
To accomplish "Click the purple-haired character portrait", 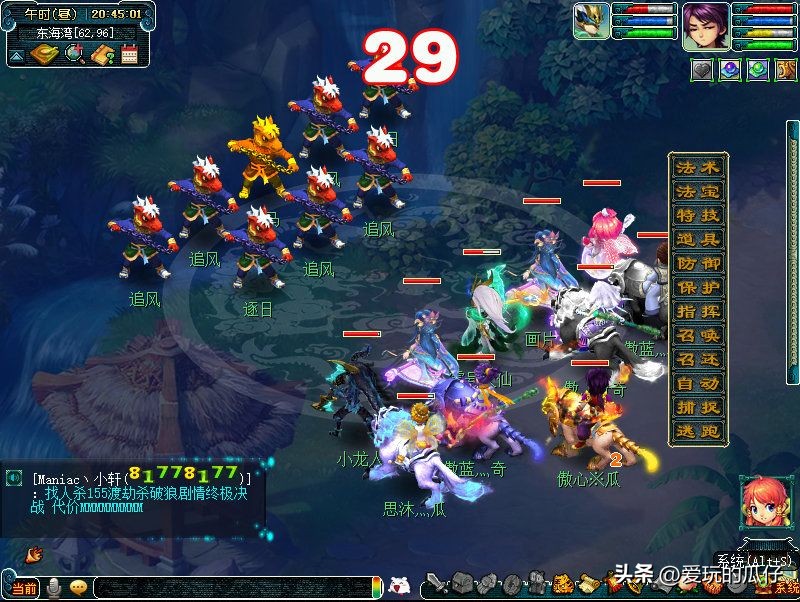I will point(705,26).
